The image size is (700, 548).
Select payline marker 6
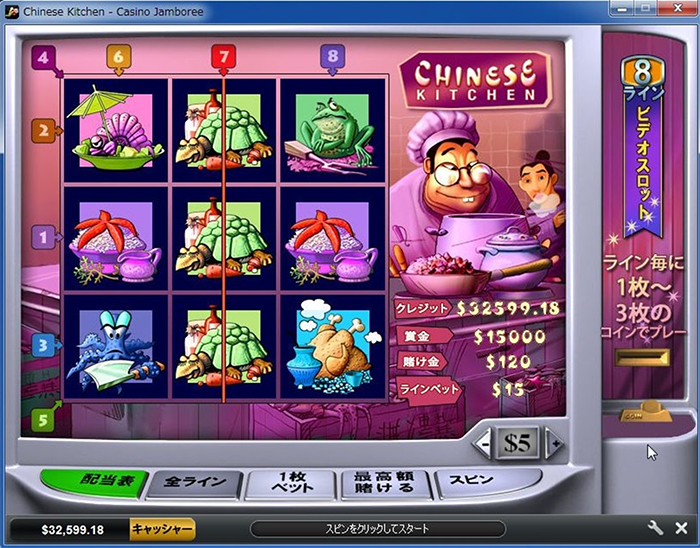(x=118, y=57)
